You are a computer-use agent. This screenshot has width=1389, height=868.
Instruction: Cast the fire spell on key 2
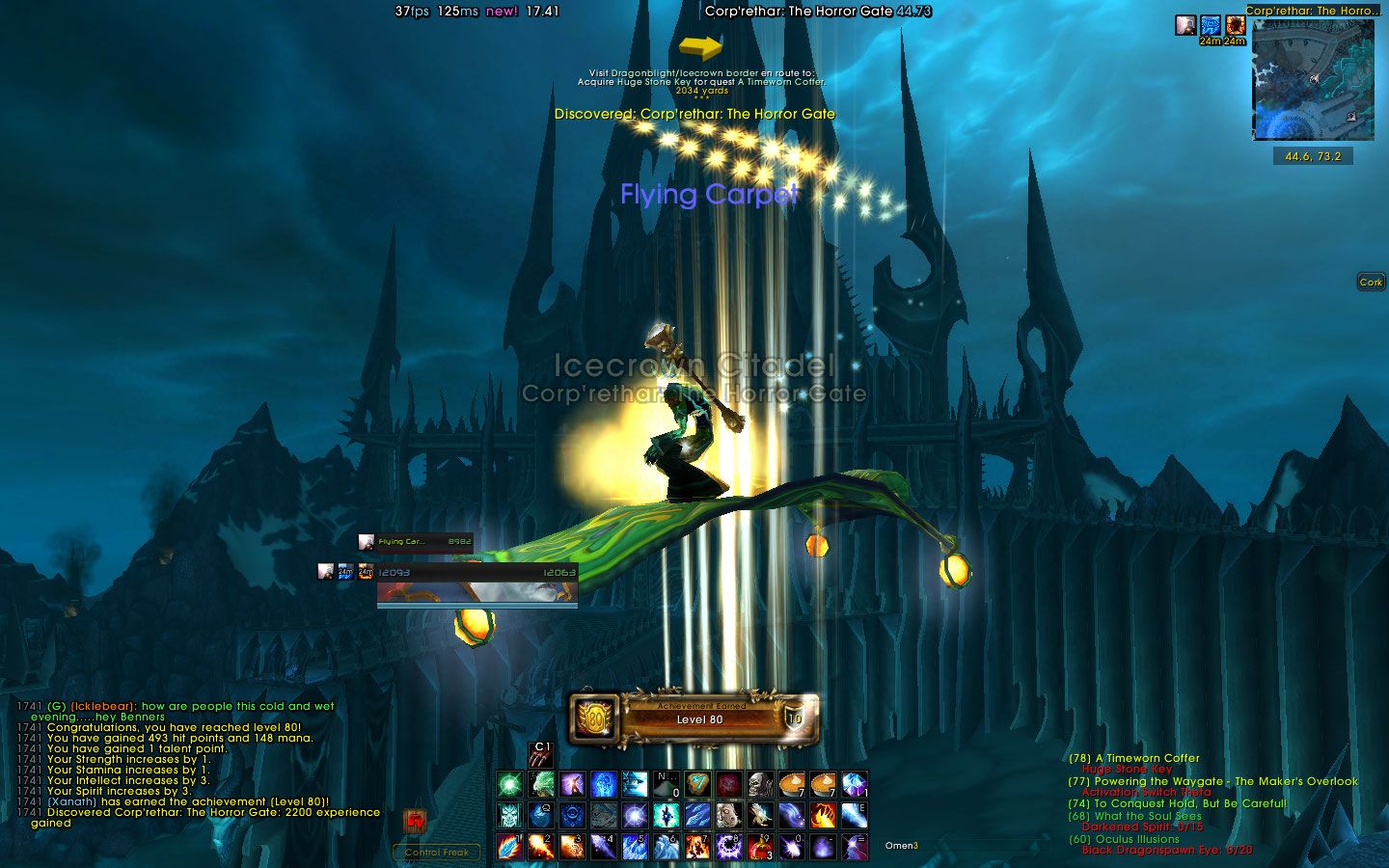tap(541, 846)
